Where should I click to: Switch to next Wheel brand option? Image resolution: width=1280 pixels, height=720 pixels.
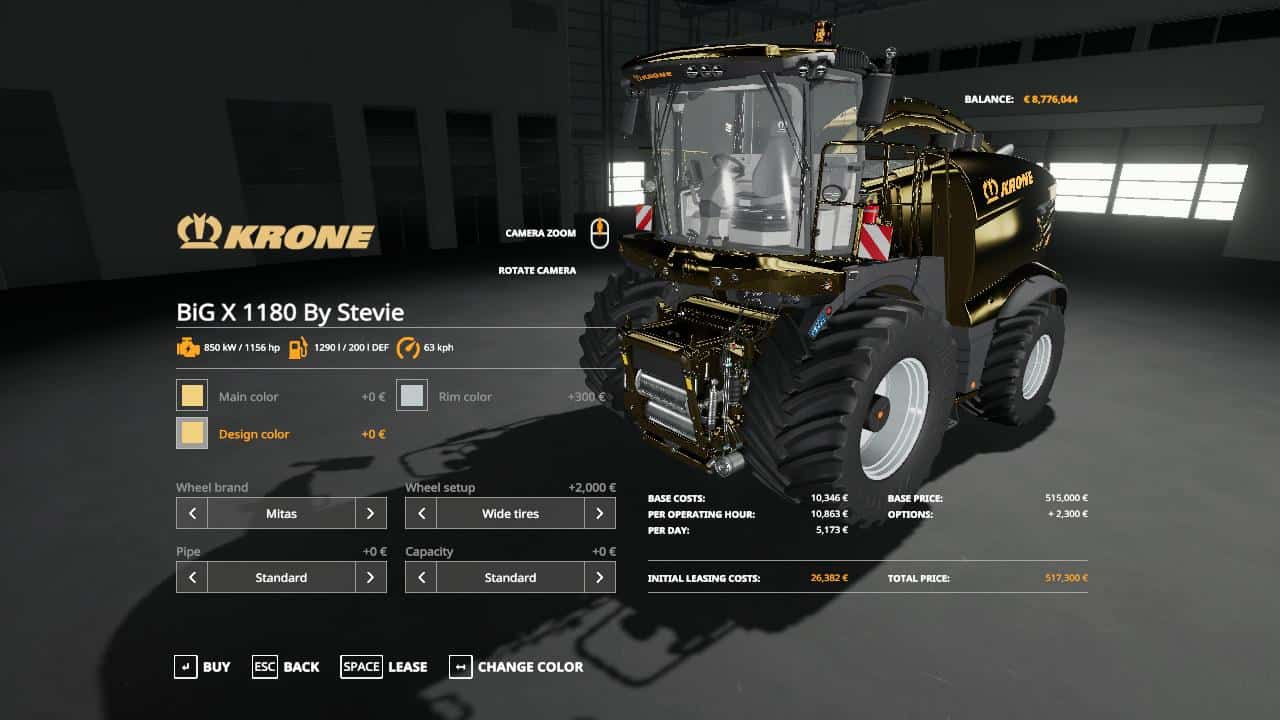point(370,514)
